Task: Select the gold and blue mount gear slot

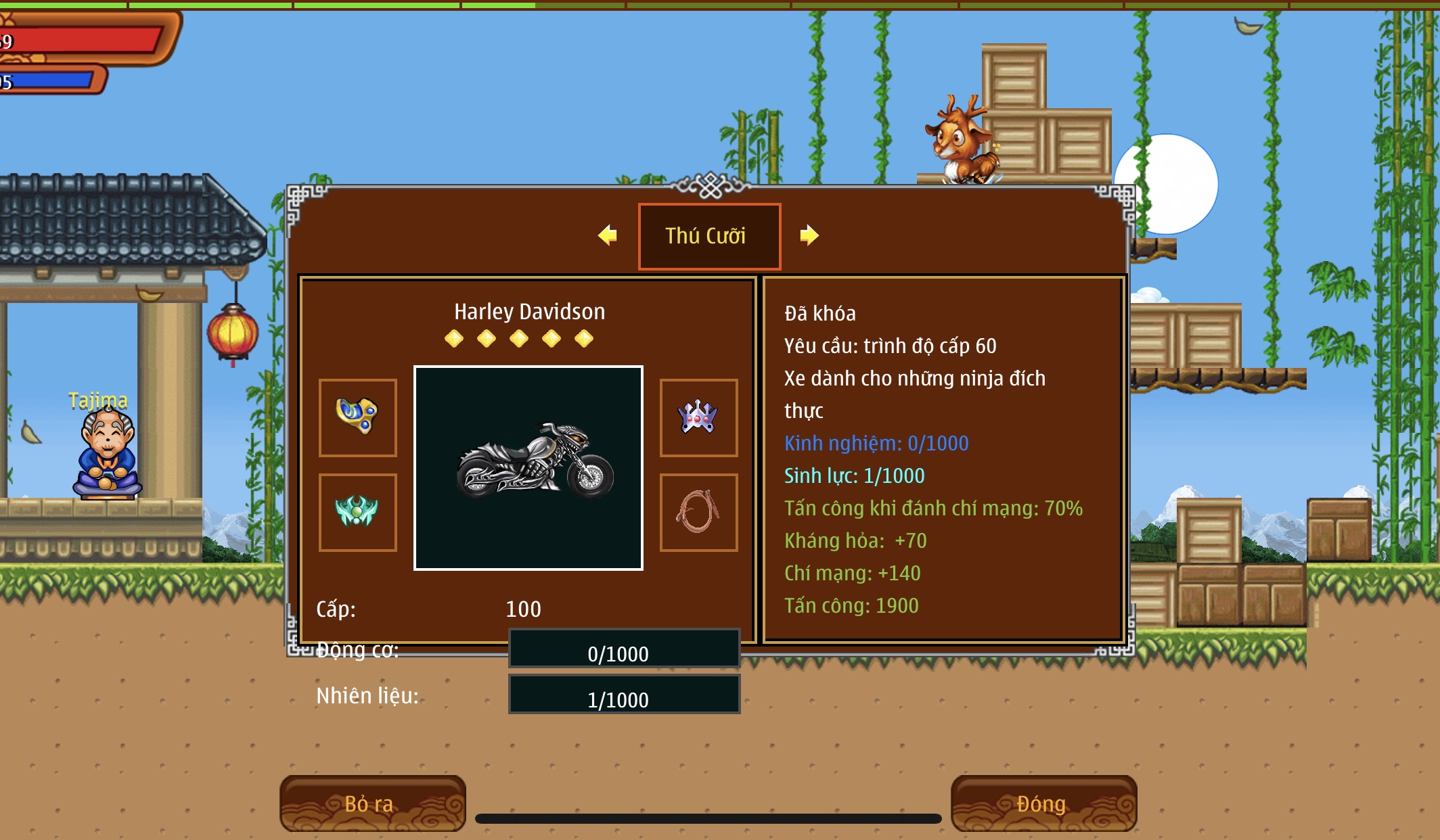Action: 358,417
